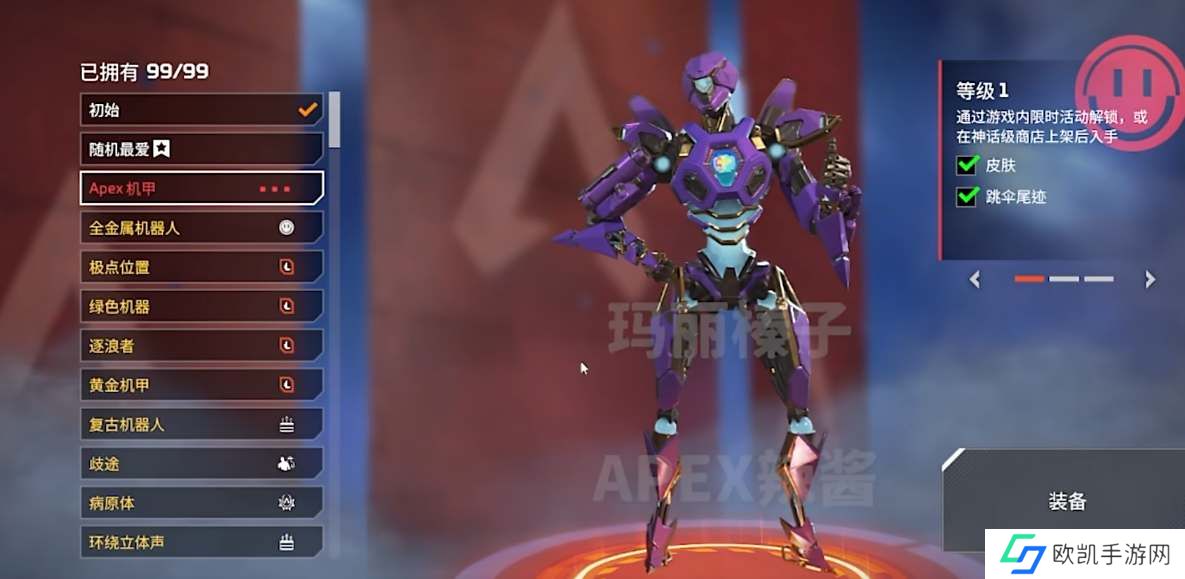Toggle the 皮肤 checkbox

967,165
